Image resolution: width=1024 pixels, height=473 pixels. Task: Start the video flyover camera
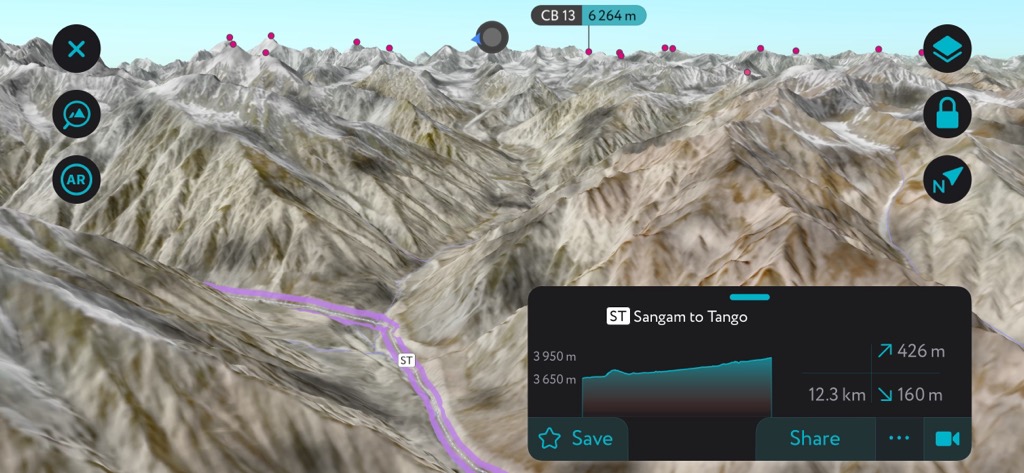tap(946, 438)
